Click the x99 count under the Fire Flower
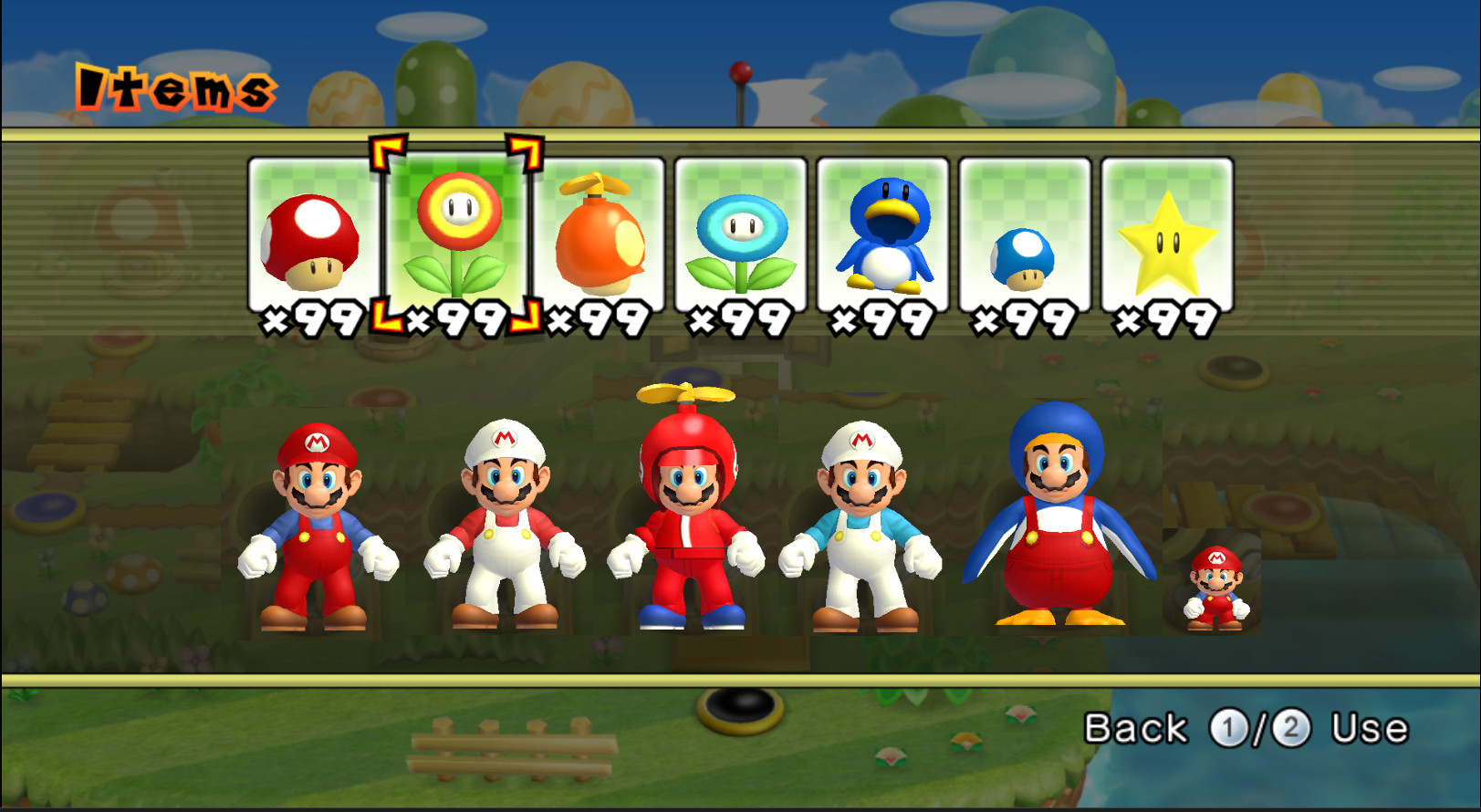Image resolution: width=1481 pixels, height=812 pixels. 456,317
